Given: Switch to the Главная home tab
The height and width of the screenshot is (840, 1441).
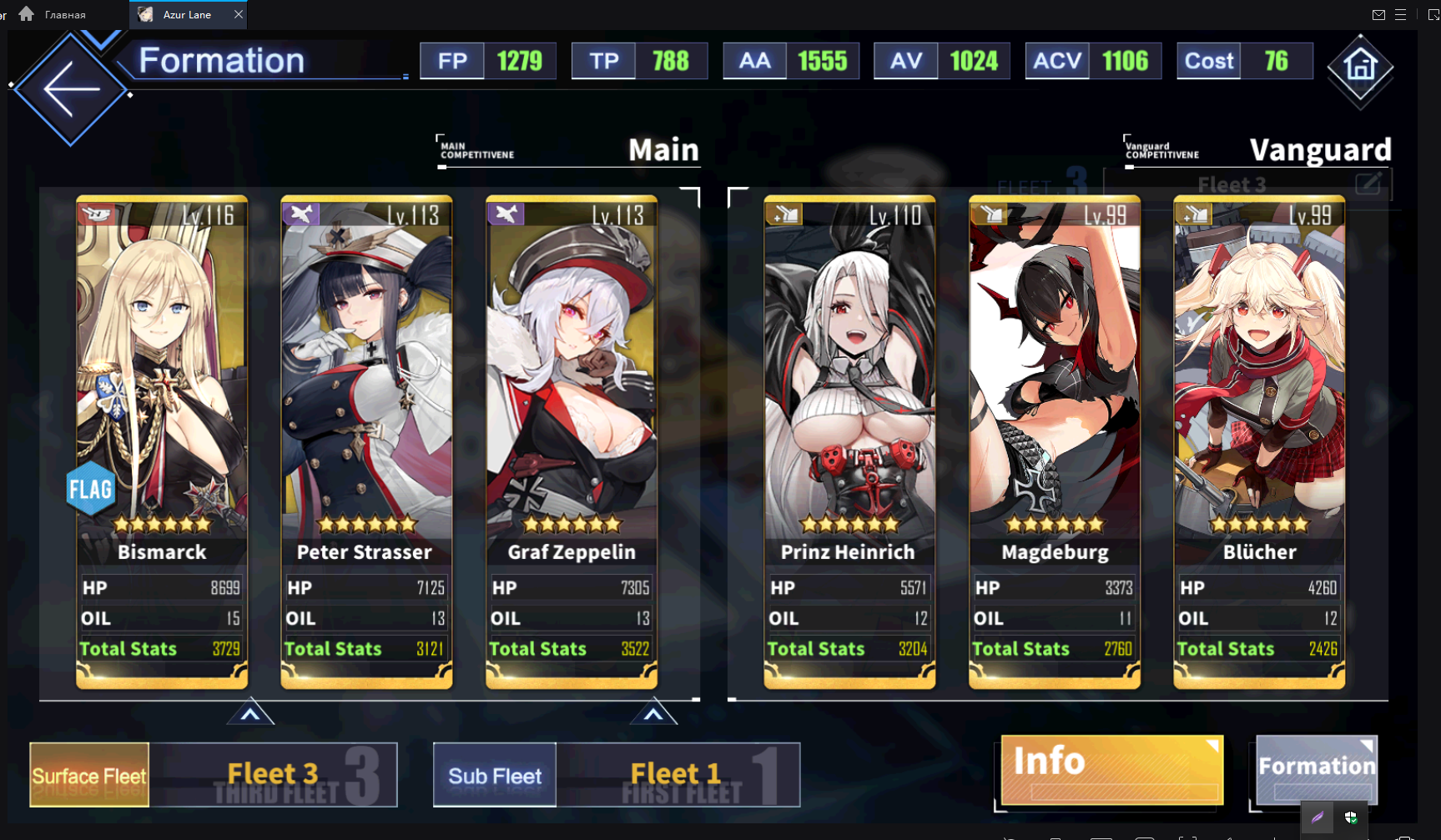Looking at the screenshot, I should click(x=54, y=14).
